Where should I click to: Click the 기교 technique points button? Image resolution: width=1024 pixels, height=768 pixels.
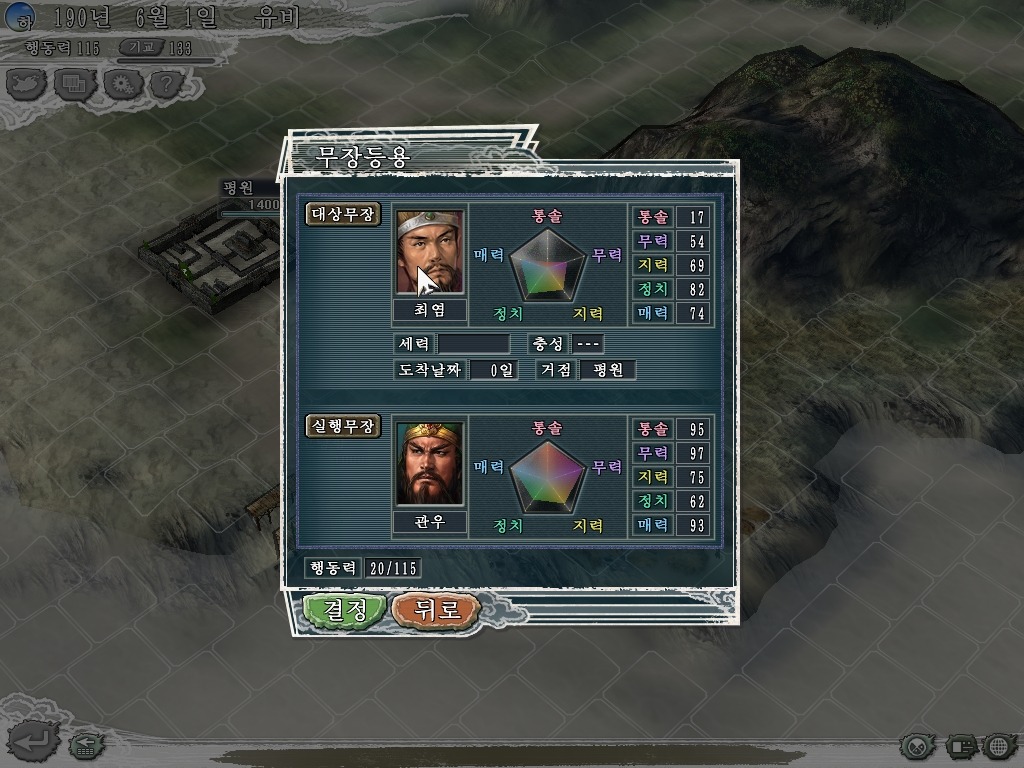pyautogui.click(x=142, y=47)
